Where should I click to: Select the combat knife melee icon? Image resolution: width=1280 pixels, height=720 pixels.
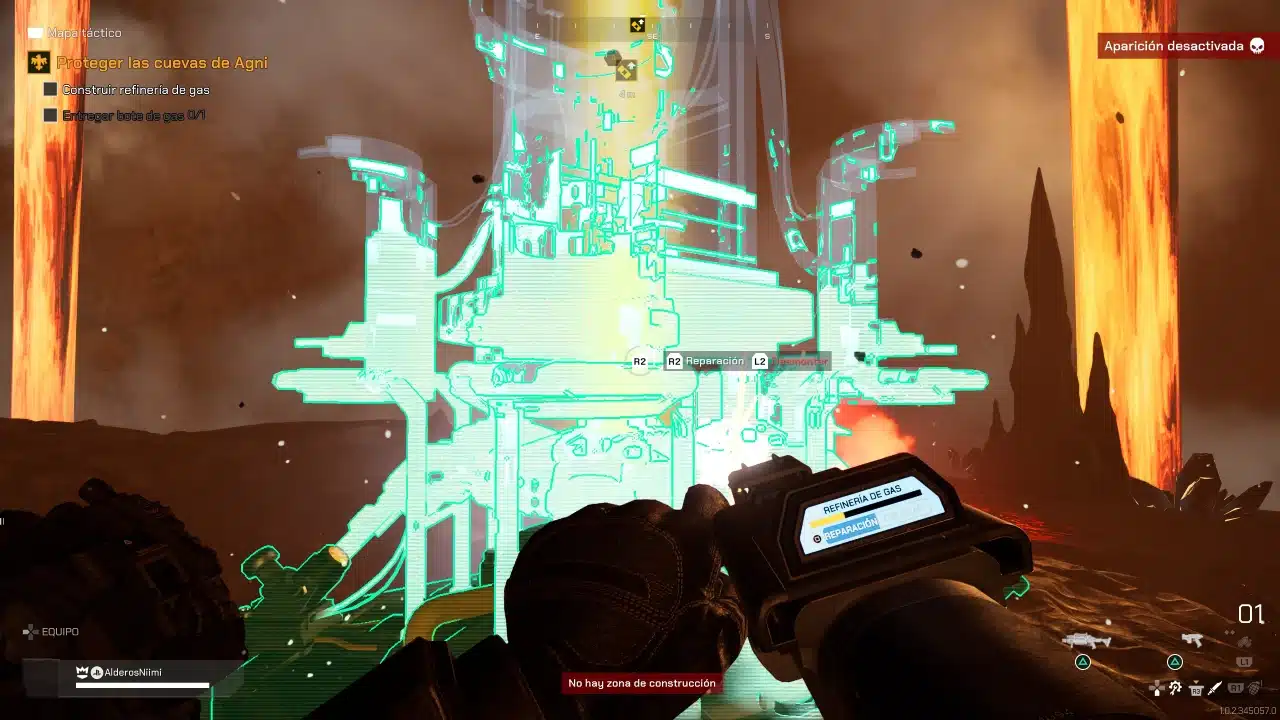1215,688
